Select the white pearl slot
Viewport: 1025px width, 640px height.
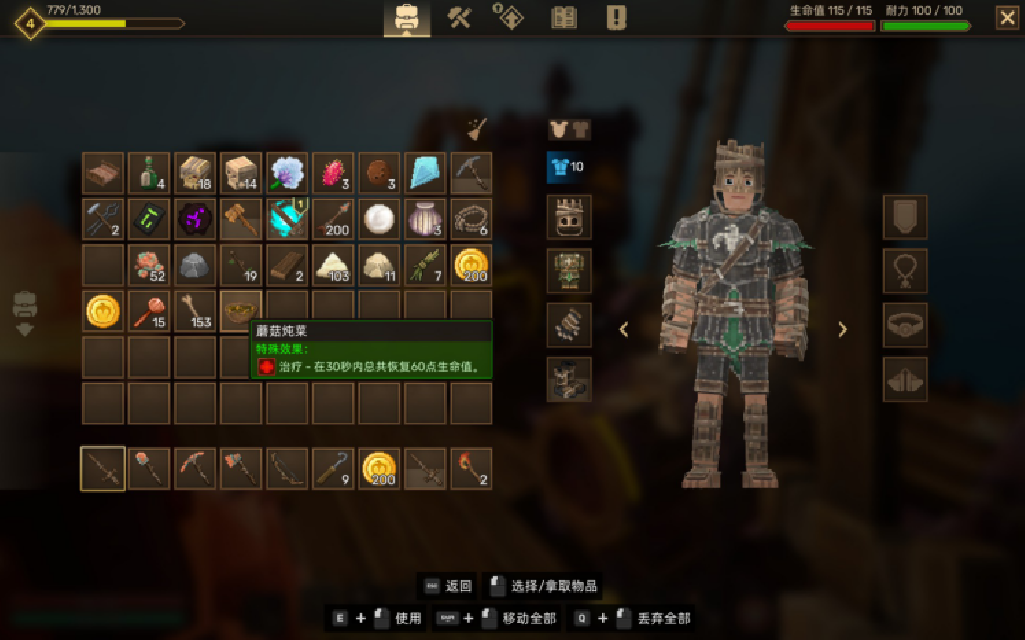click(379, 219)
